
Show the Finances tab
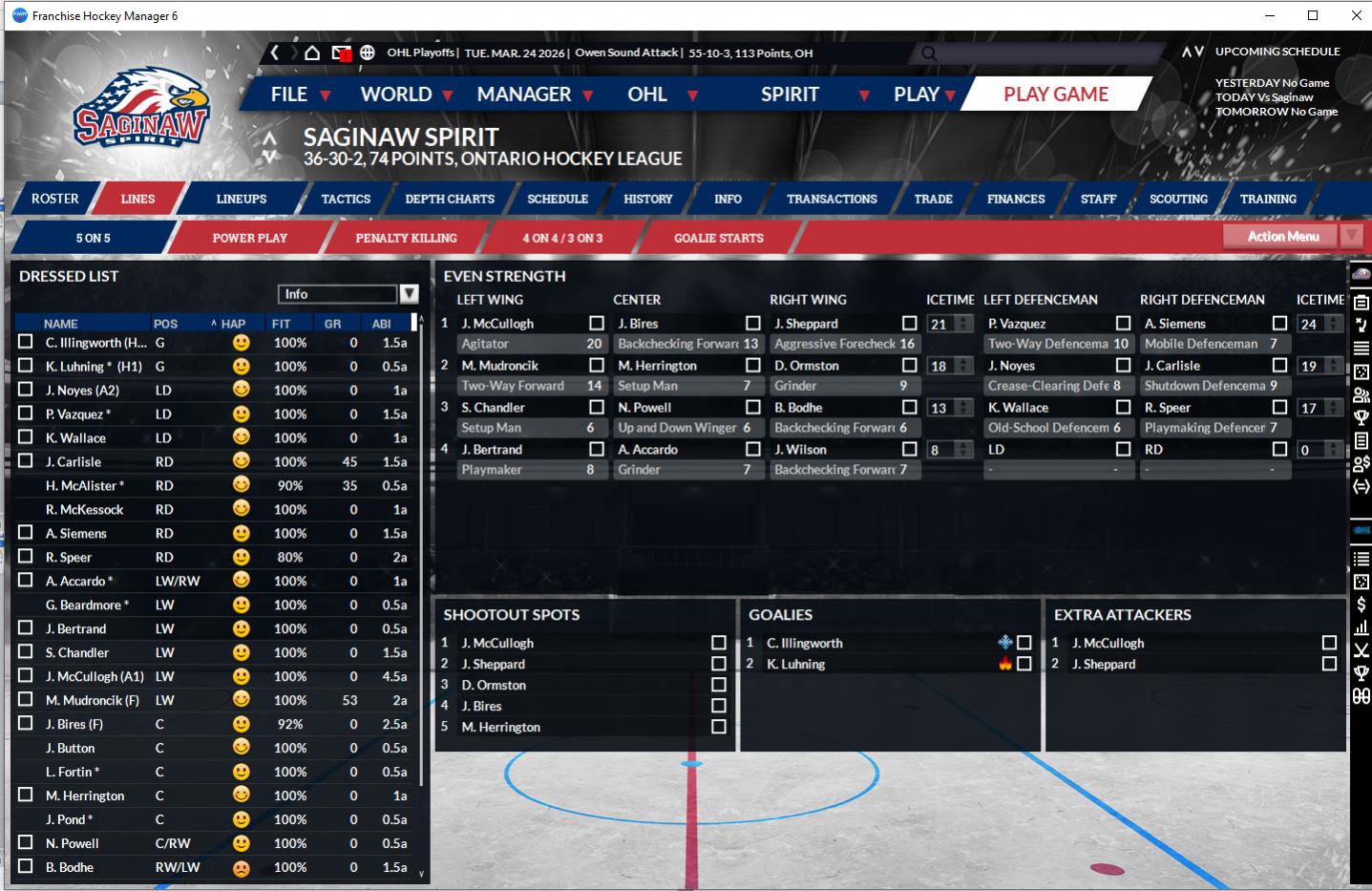(1016, 199)
